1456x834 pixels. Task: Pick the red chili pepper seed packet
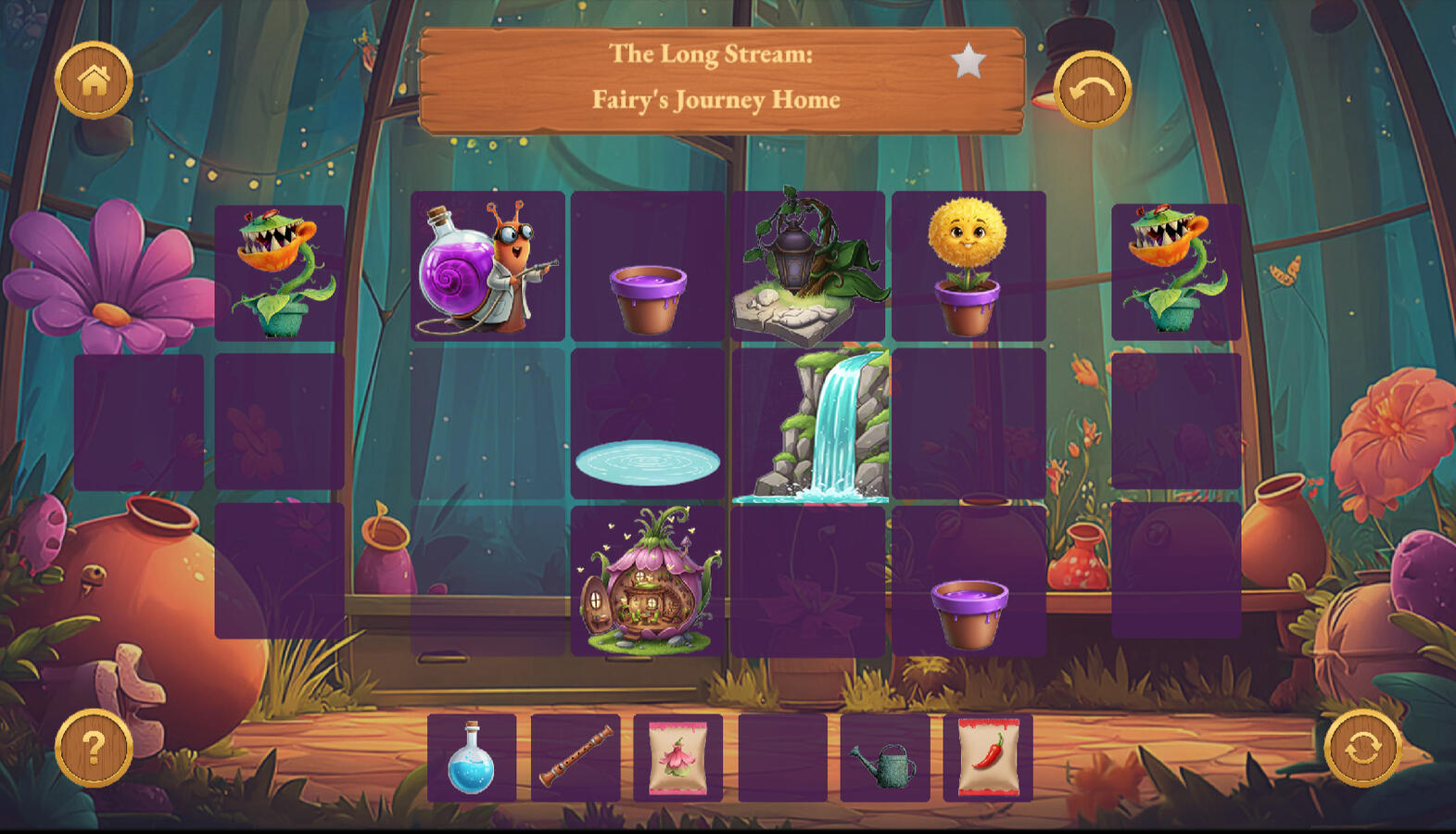pyautogui.click(x=988, y=758)
